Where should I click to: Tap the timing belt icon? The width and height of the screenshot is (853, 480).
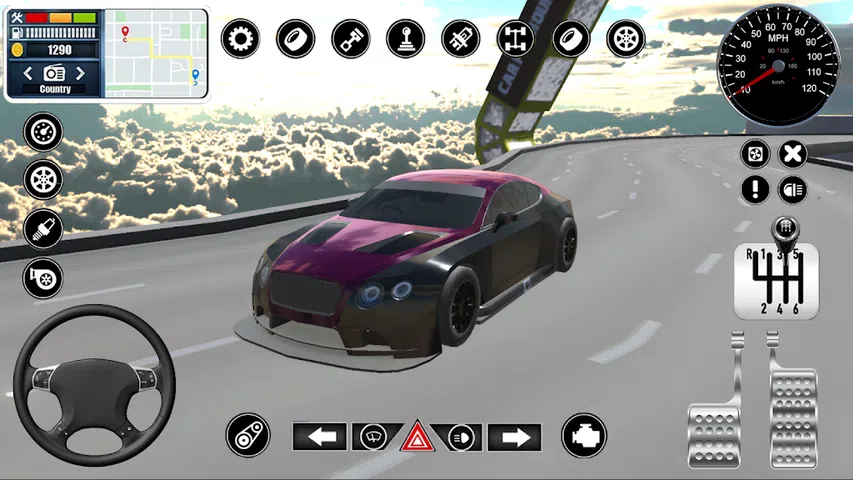pyautogui.click(x=247, y=435)
